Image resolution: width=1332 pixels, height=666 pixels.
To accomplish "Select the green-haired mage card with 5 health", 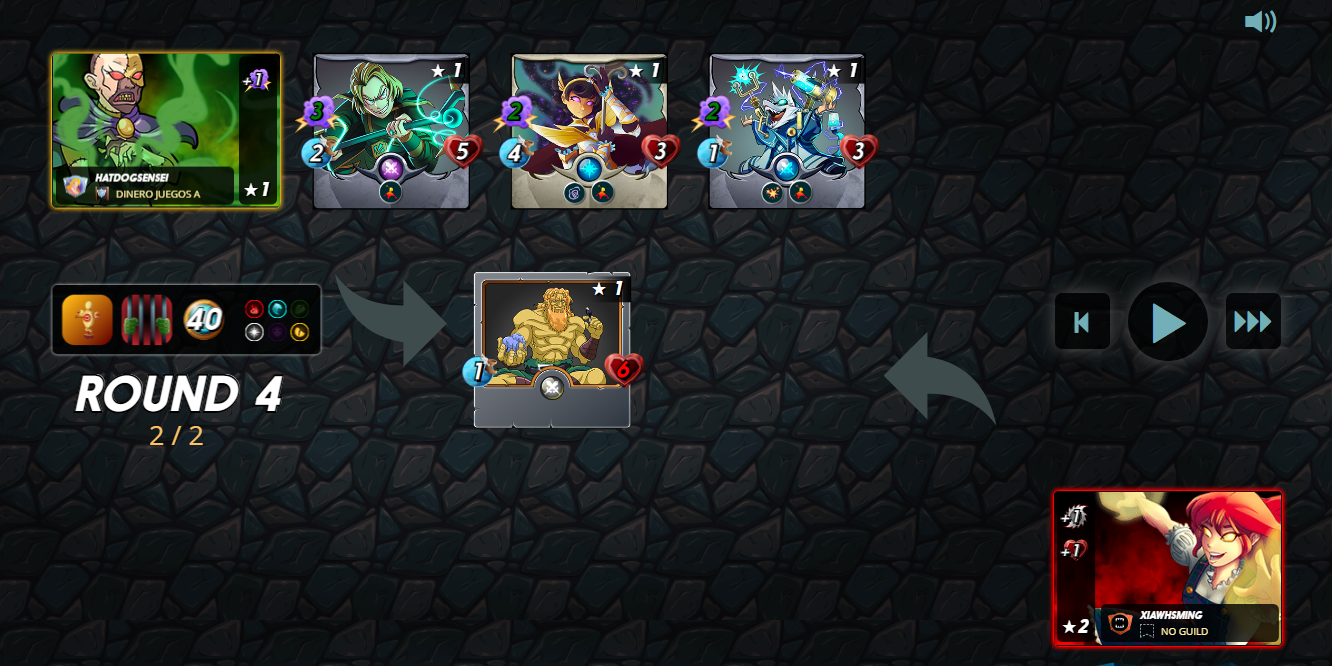I will pos(391,130).
